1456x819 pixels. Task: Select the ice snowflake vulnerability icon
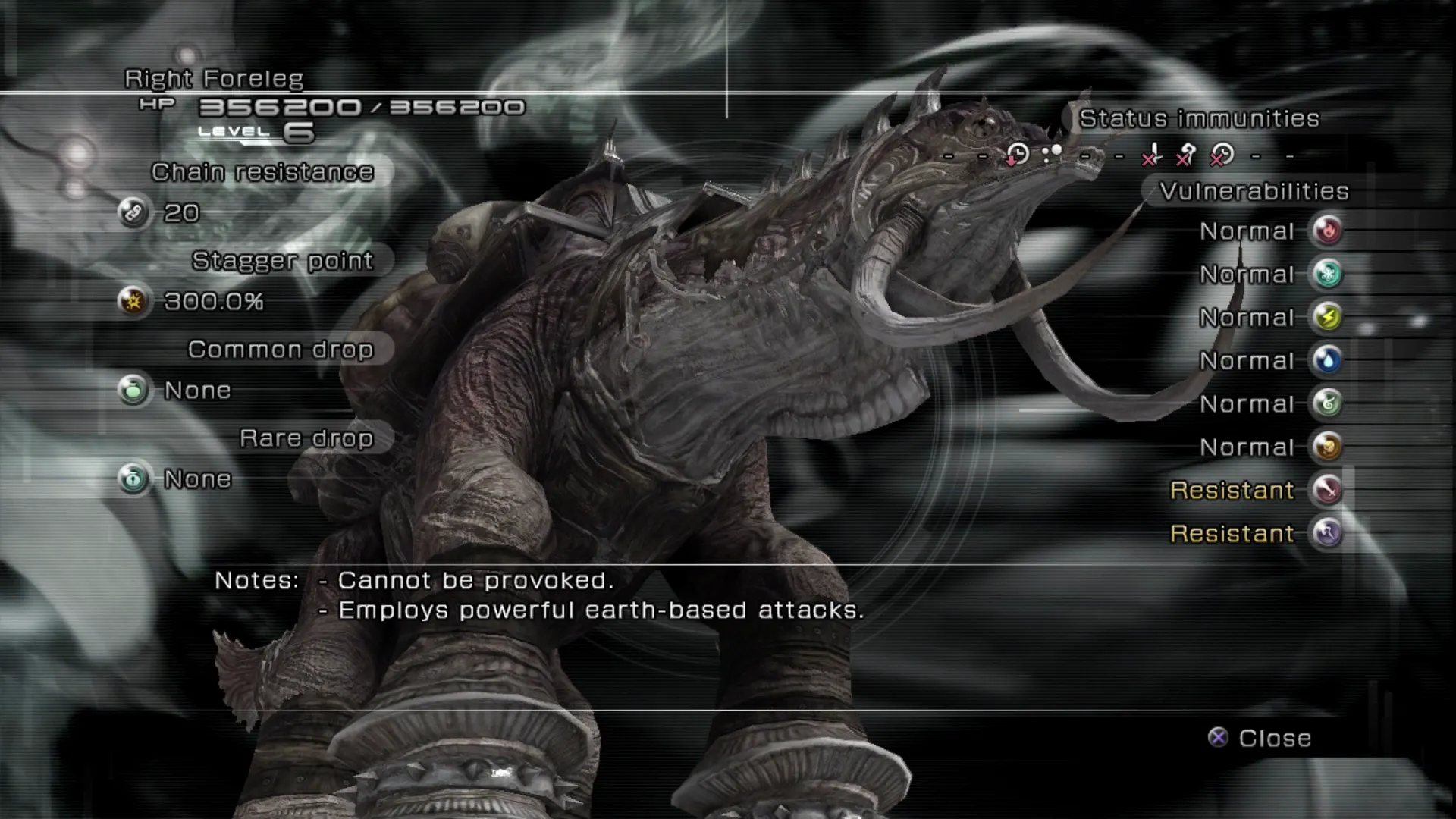click(x=1327, y=274)
